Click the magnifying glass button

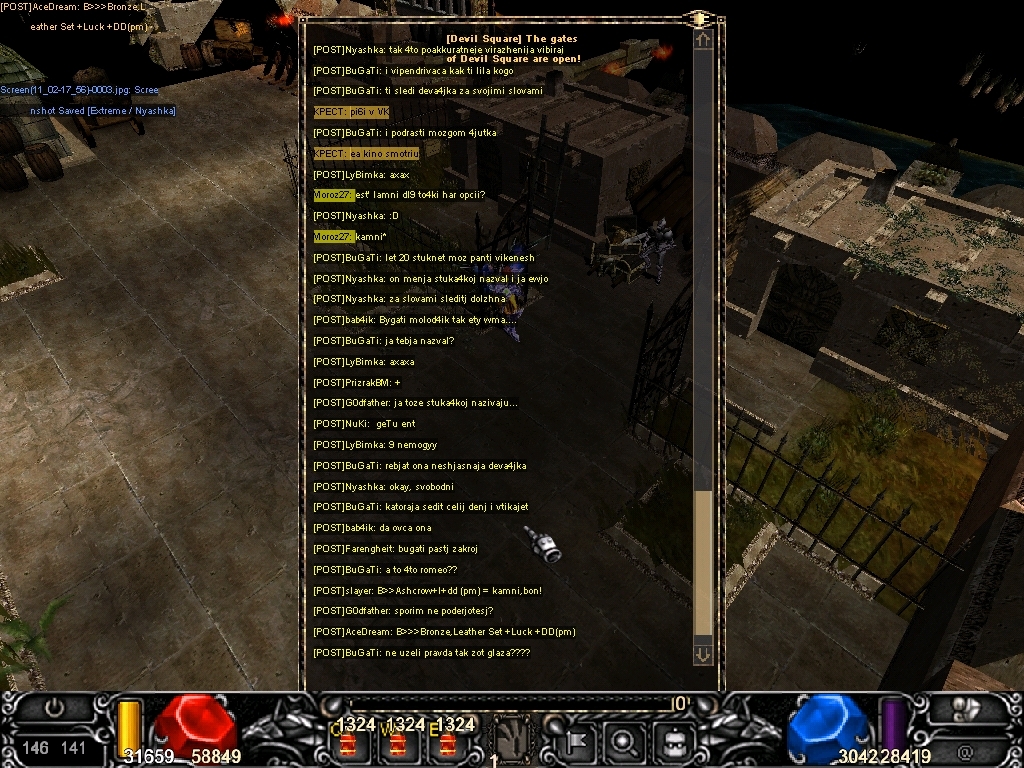[x=624, y=741]
